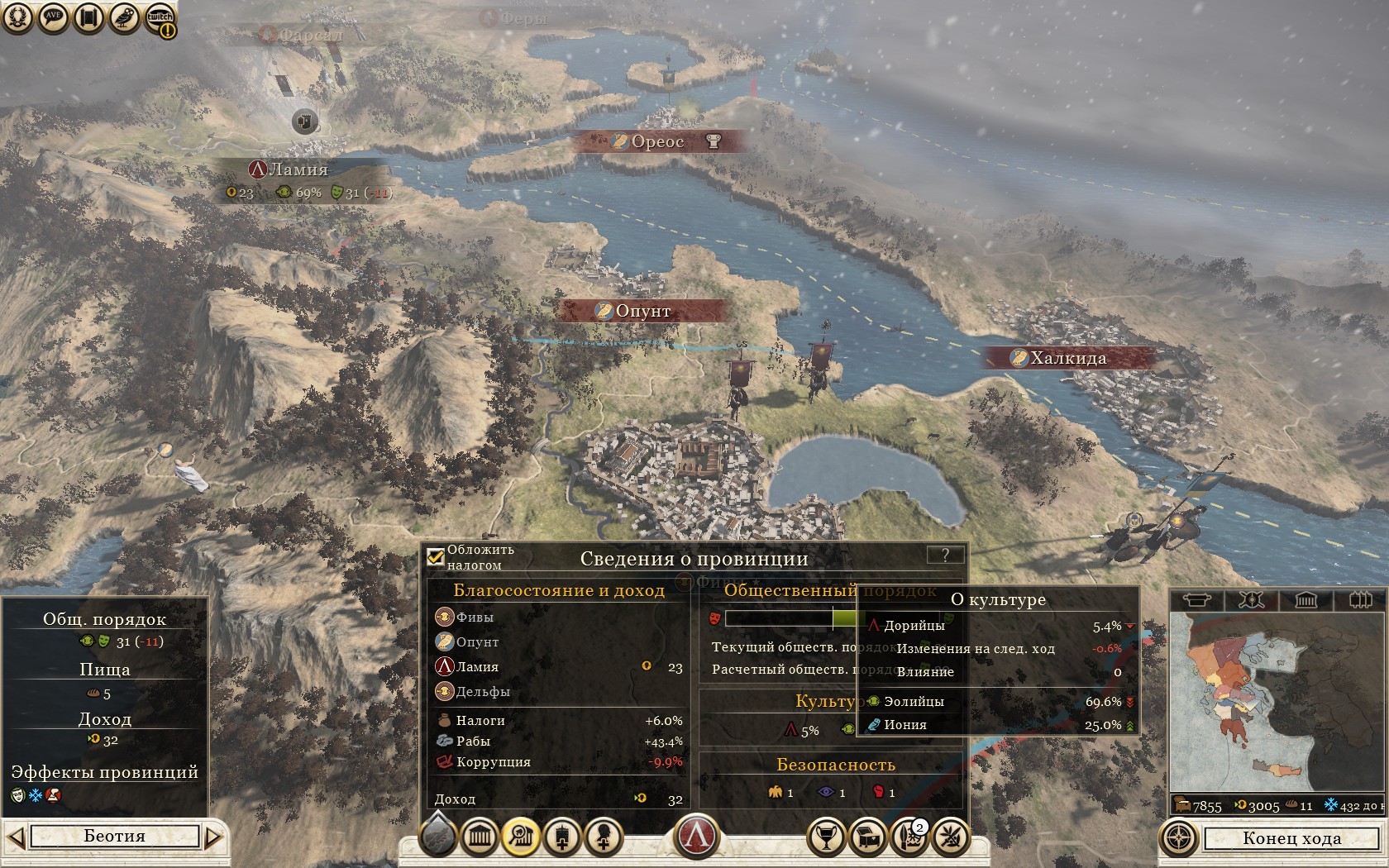1389x868 pixels.
Task: Click the AVE speech bubble icon
Action: [54, 18]
